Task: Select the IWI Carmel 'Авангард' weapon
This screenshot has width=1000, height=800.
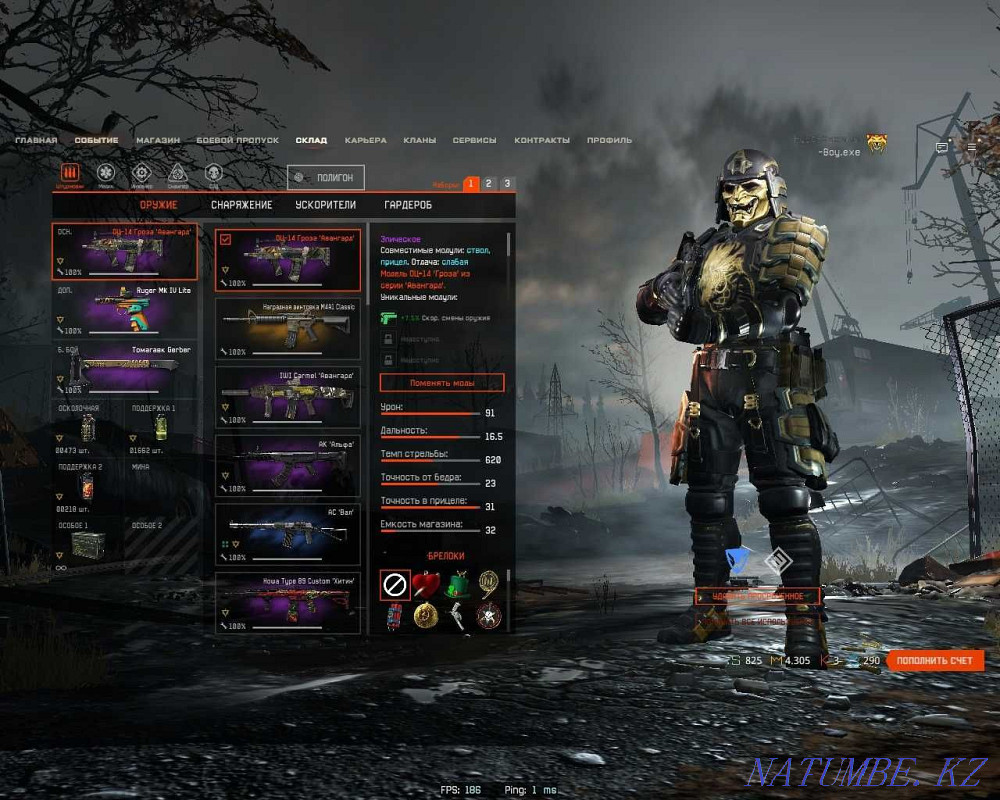Action: click(x=288, y=396)
